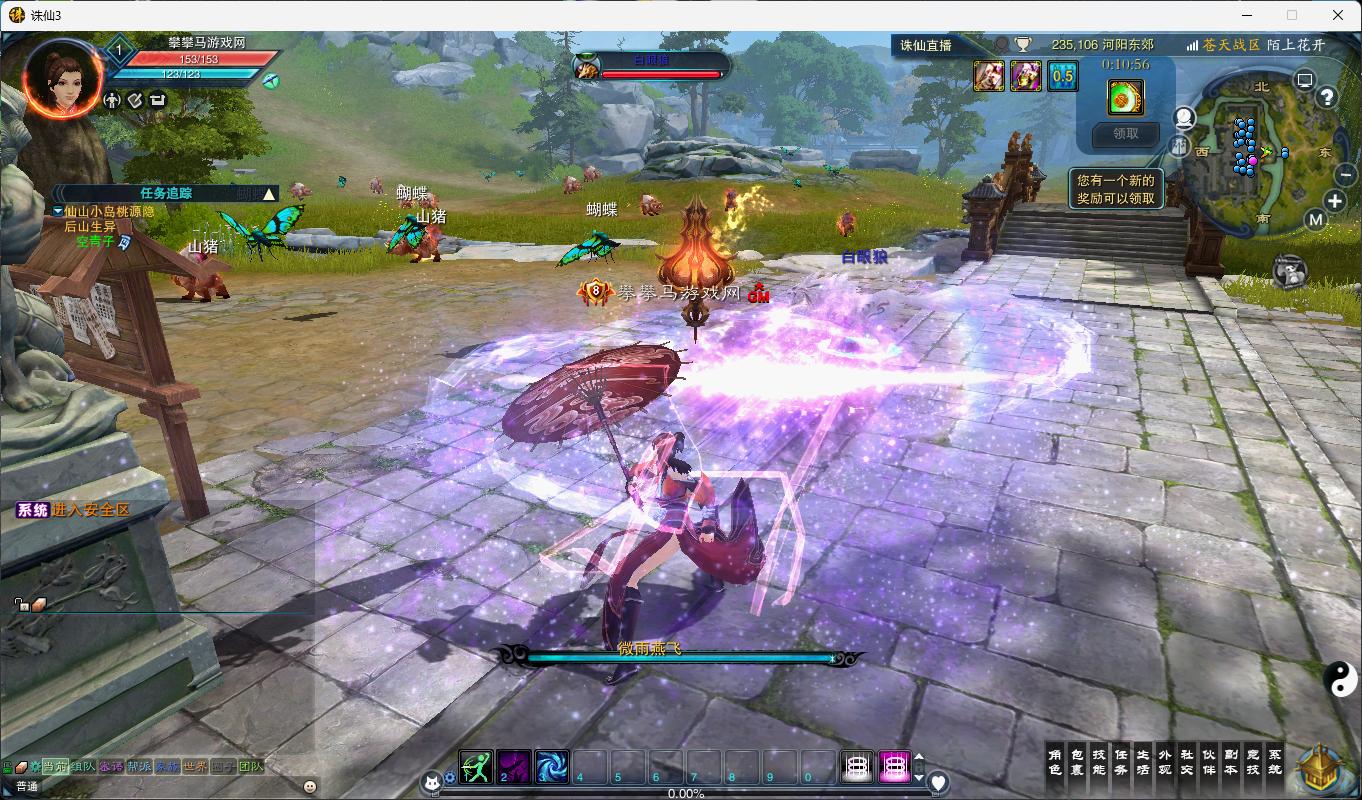Open the 角色 character menu
Screen dimensions: 1362x800
click(x=1055, y=762)
